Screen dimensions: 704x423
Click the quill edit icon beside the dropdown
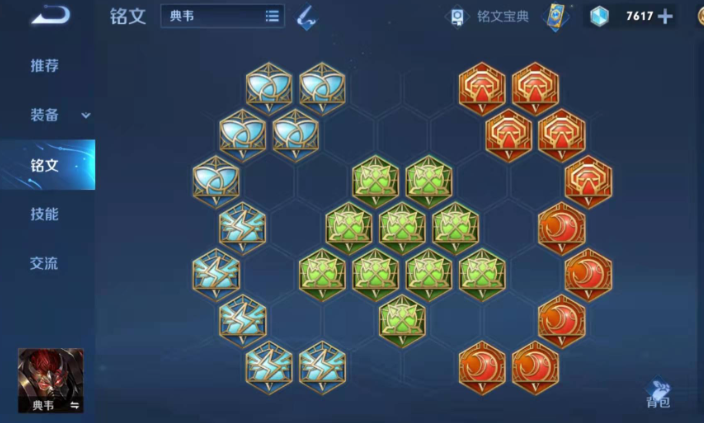[307, 16]
